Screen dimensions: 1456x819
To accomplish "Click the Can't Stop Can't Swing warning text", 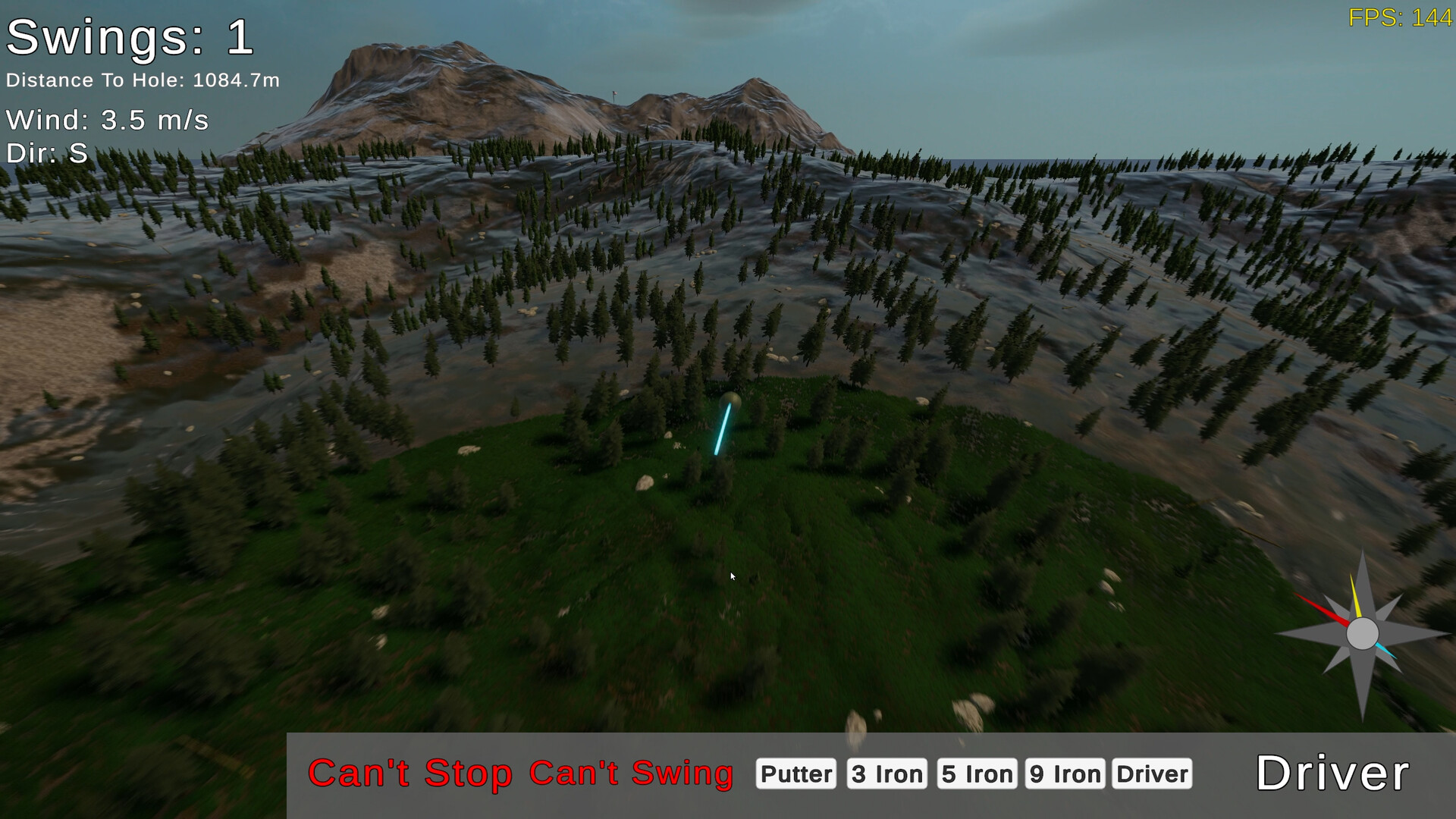I will point(519,773).
